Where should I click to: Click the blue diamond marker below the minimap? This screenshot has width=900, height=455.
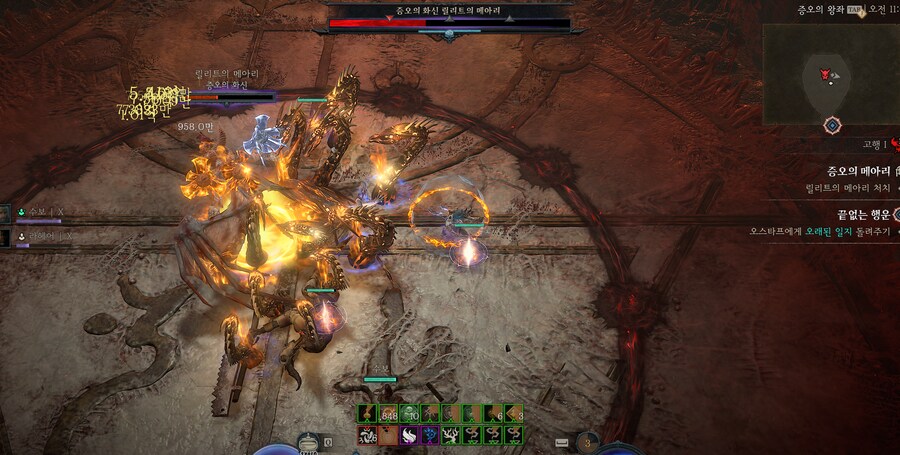pos(831,125)
